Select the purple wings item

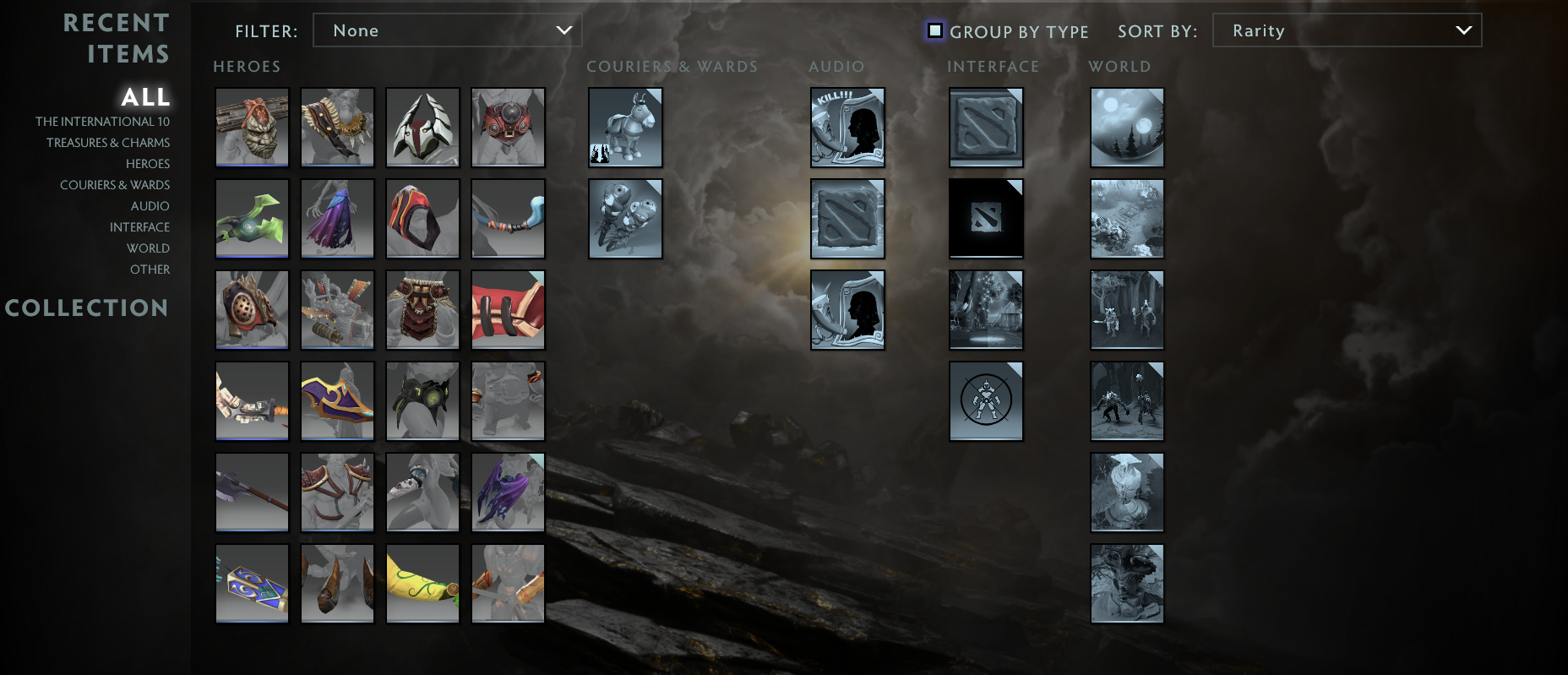pyautogui.click(x=508, y=493)
